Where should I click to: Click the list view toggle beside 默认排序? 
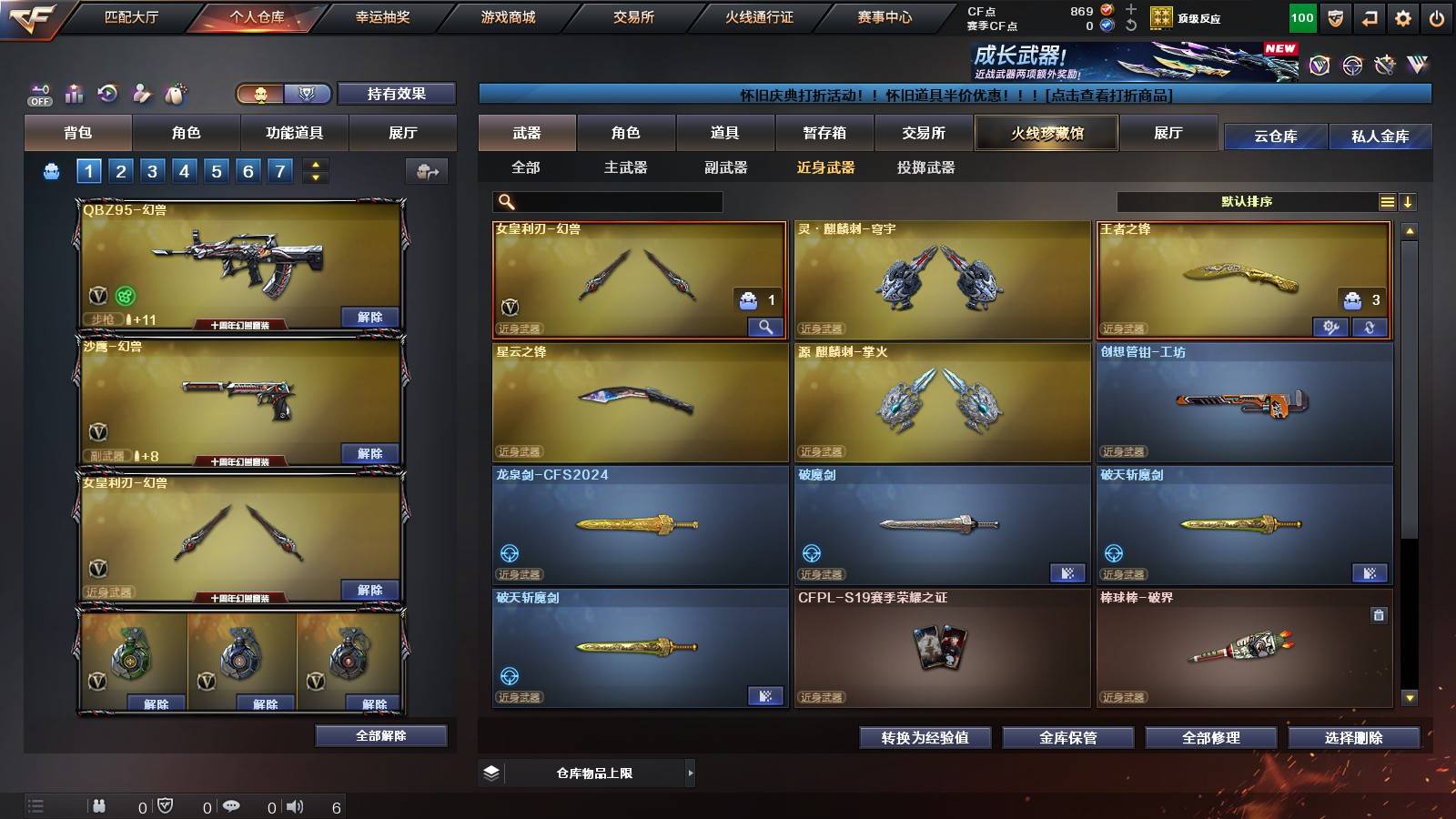click(x=1387, y=201)
